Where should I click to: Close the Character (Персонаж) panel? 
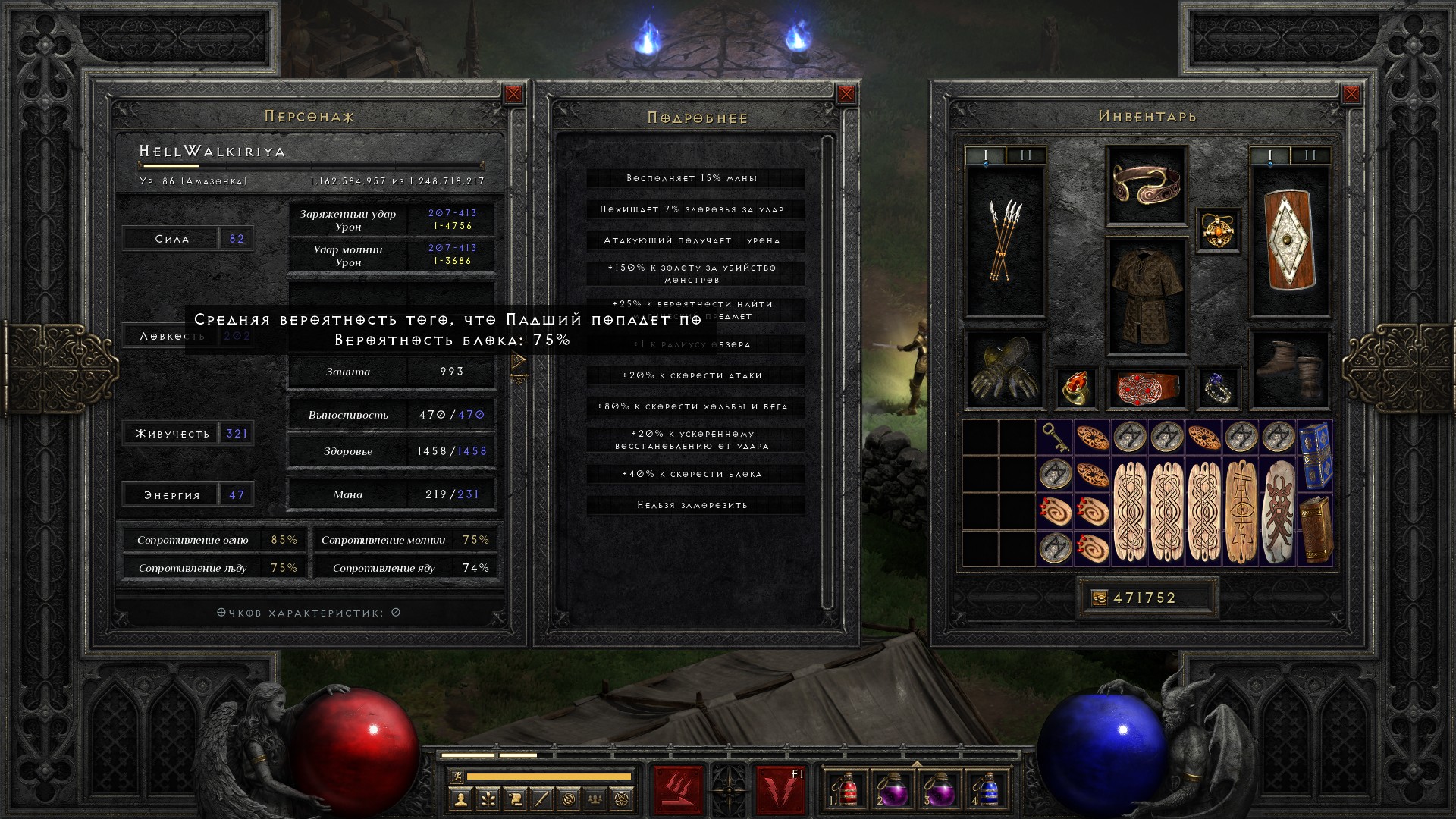coord(513,94)
